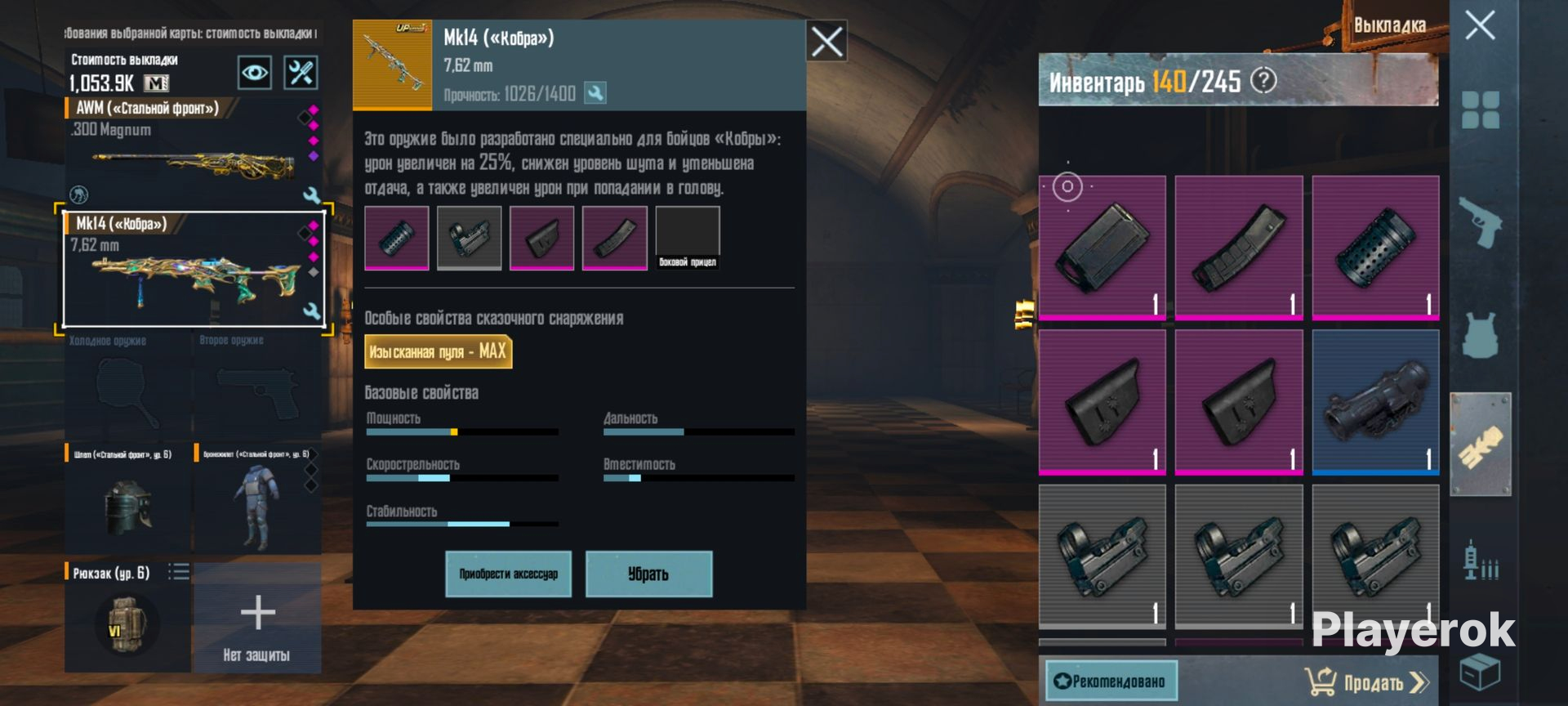
Task: Switch to the pistol weapons category tab
Action: coord(1481,221)
